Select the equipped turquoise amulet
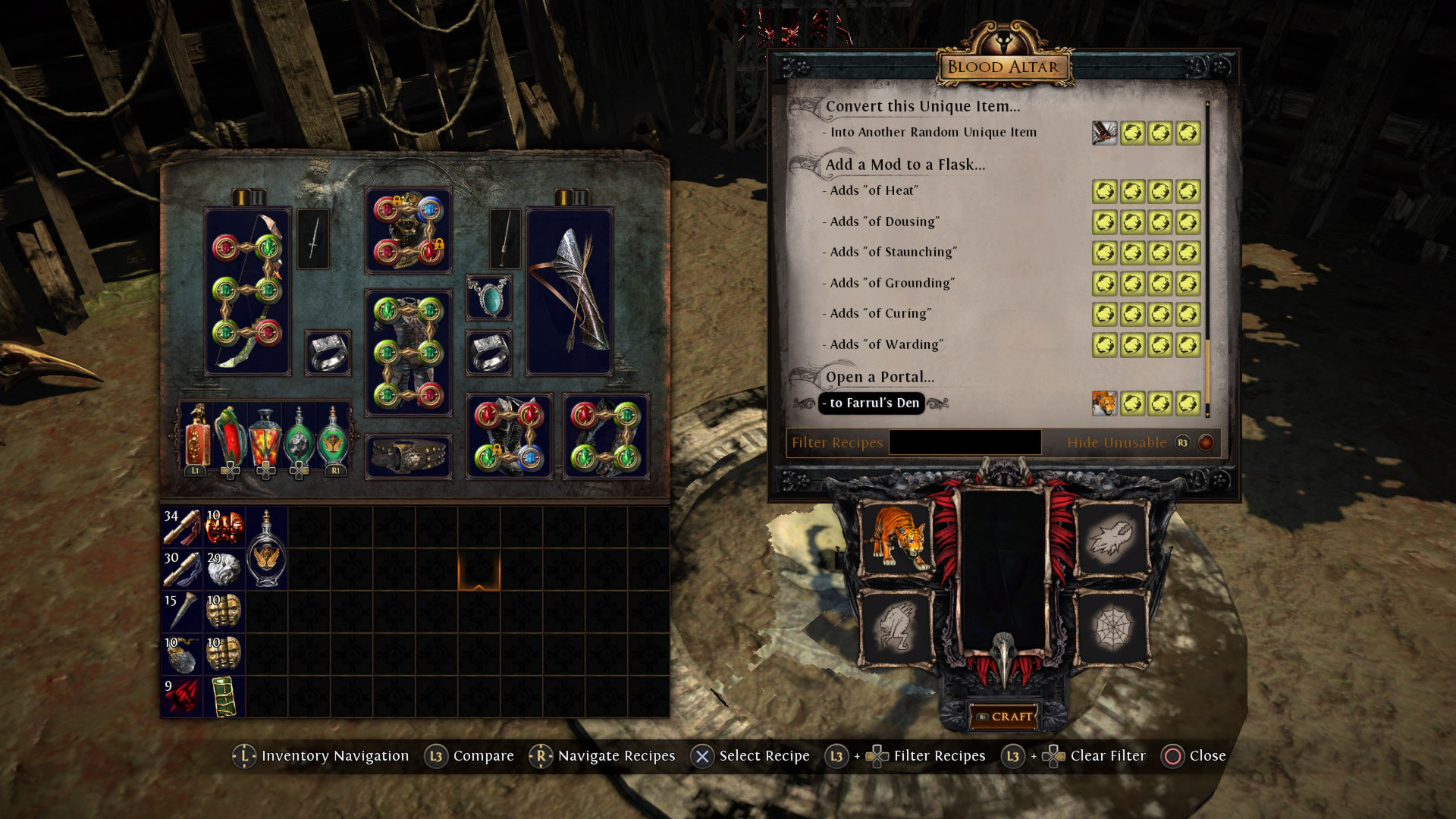This screenshot has width=1456, height=819. click(x=489, y=297)
